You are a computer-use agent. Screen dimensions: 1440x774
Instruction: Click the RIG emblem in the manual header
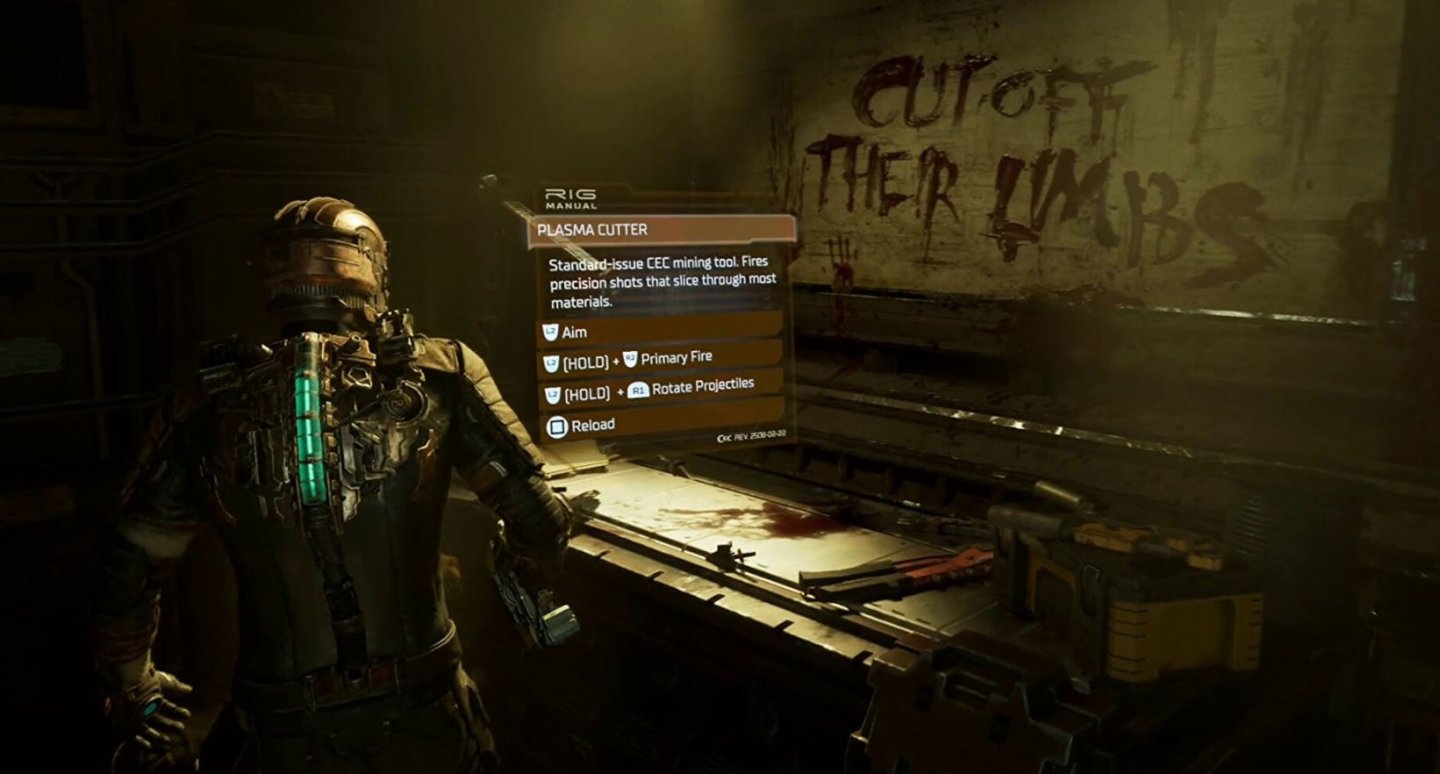[569, 194]
